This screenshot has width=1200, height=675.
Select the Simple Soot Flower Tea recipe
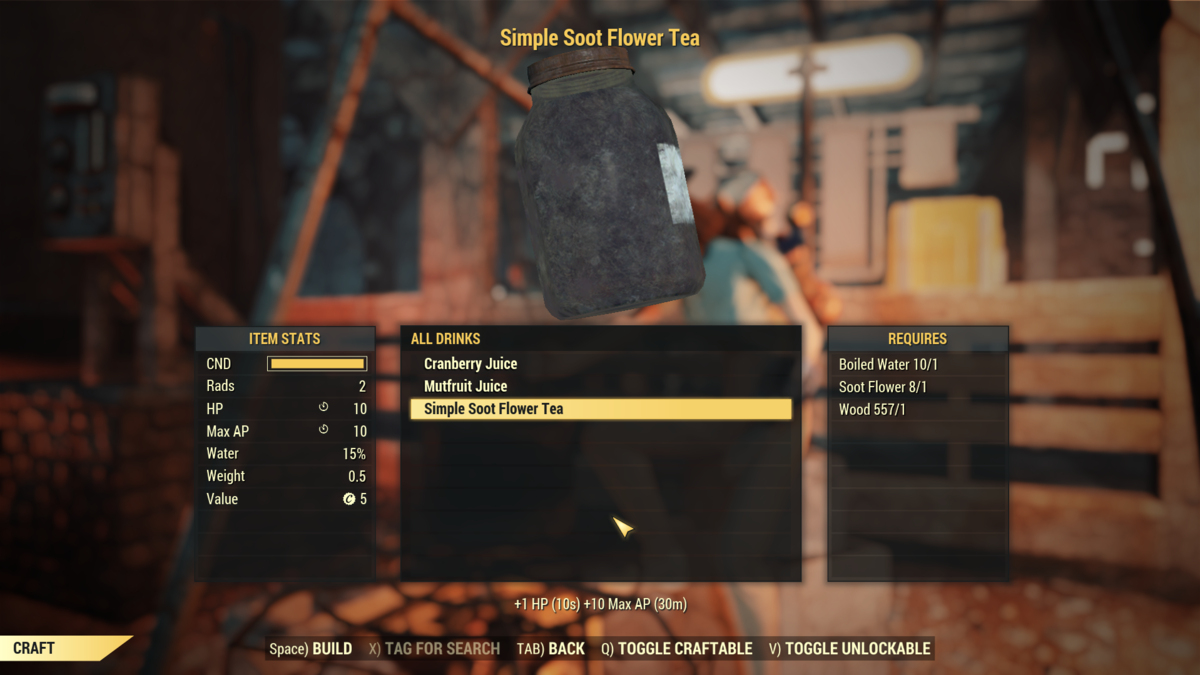click(x=493, y=409)
